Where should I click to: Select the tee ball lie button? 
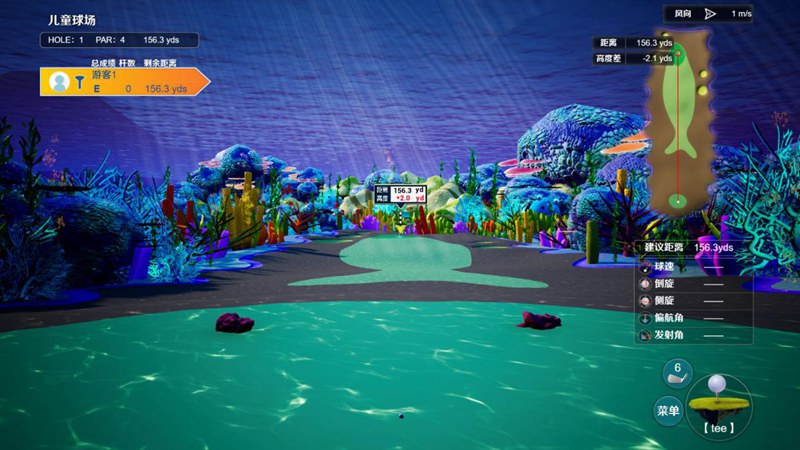click(x=717, y=403)
